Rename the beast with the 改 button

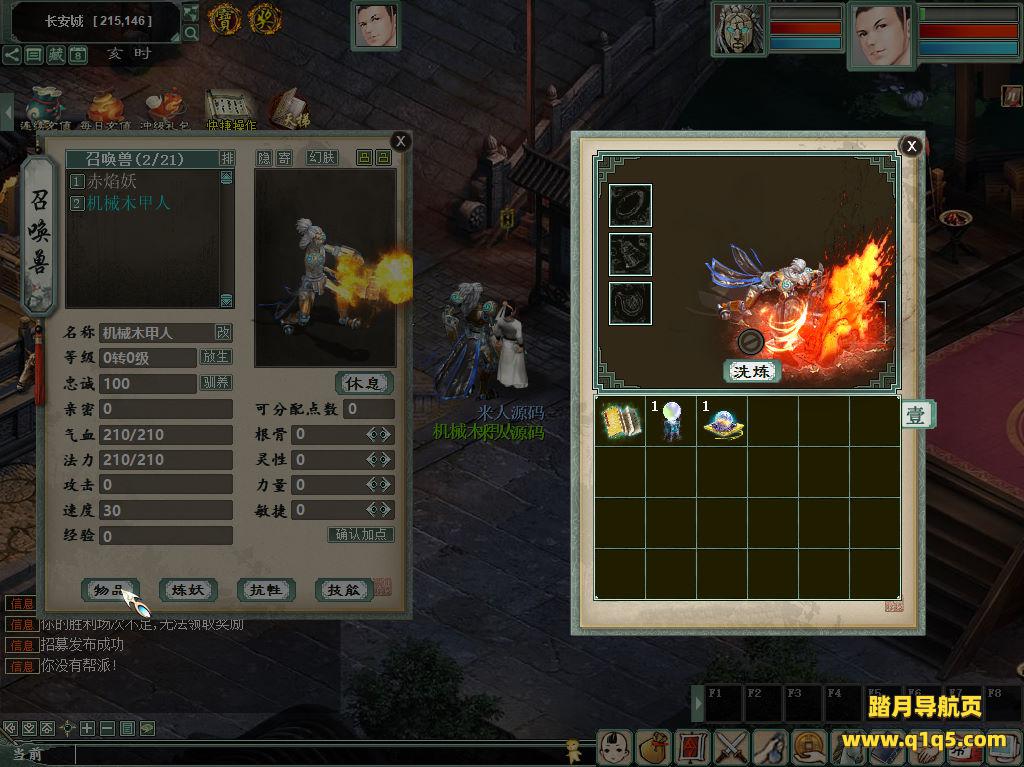tap(223, 332)
